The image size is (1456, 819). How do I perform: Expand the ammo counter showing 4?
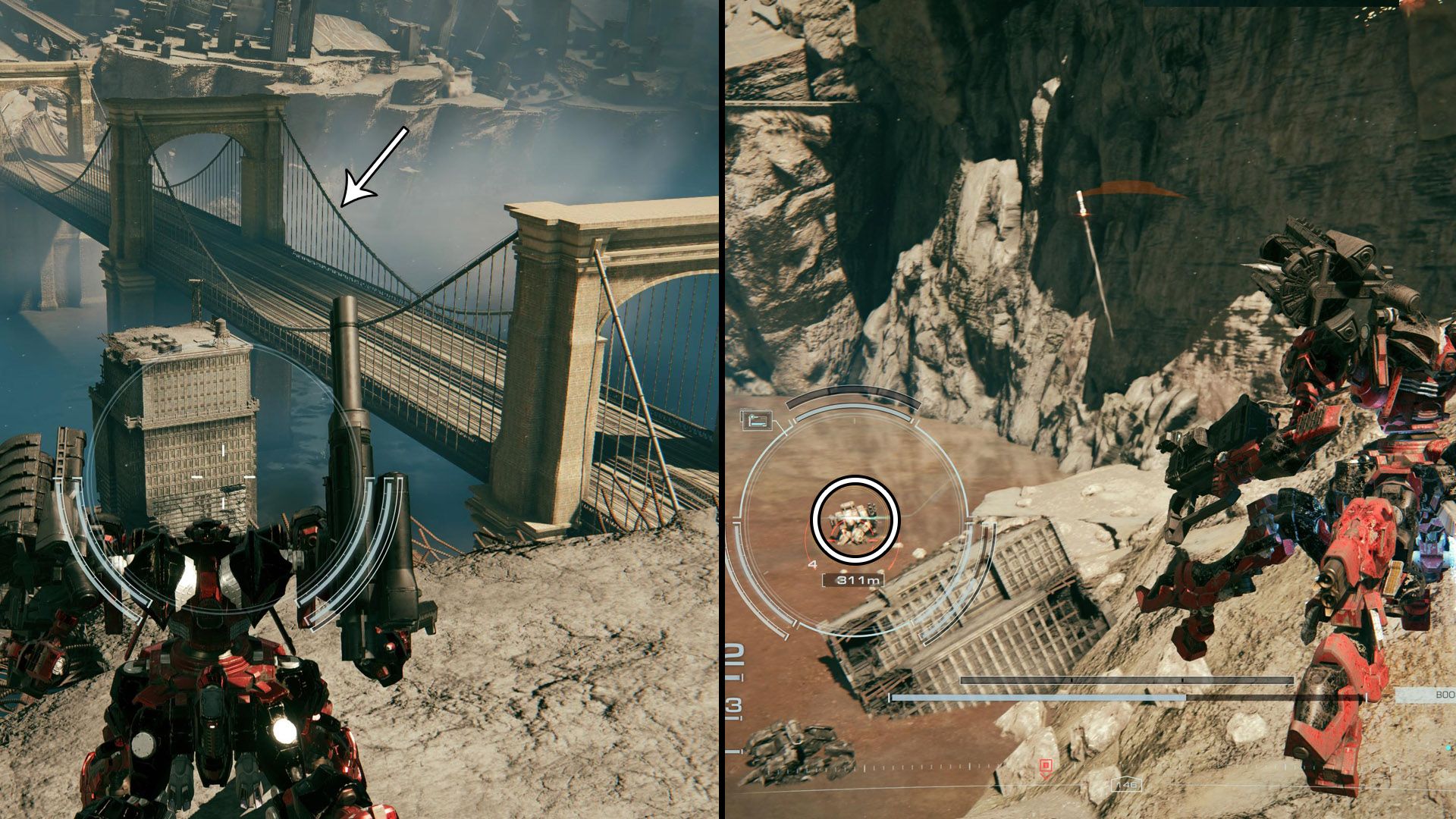click(813, 564)
